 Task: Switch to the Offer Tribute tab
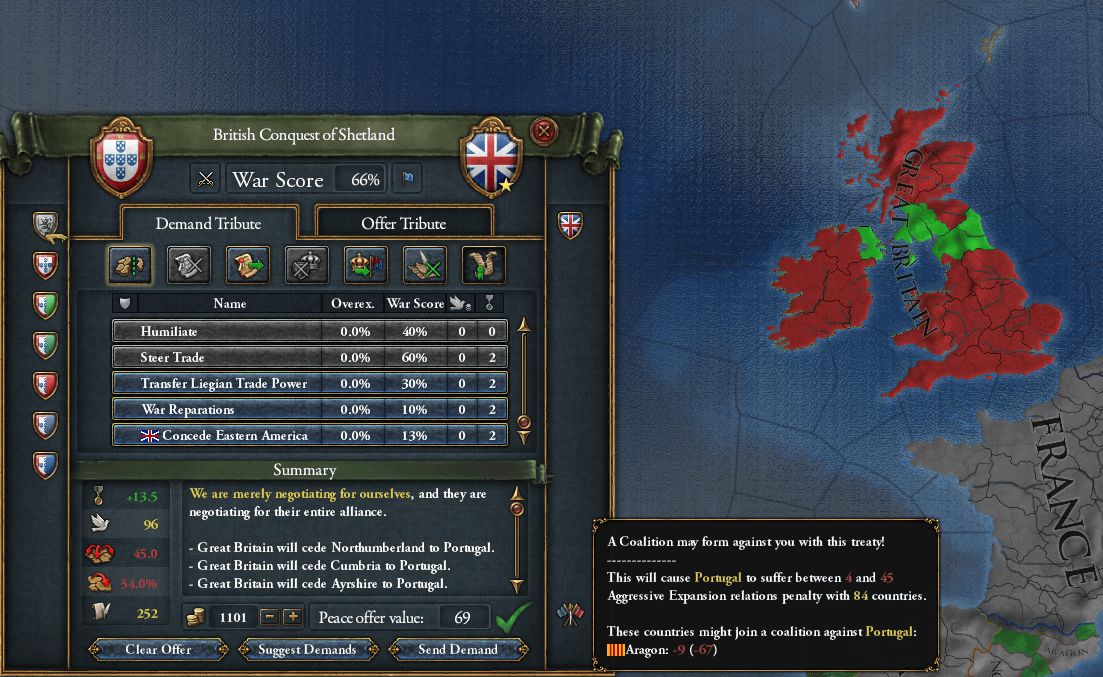click(x=403, y=223)
